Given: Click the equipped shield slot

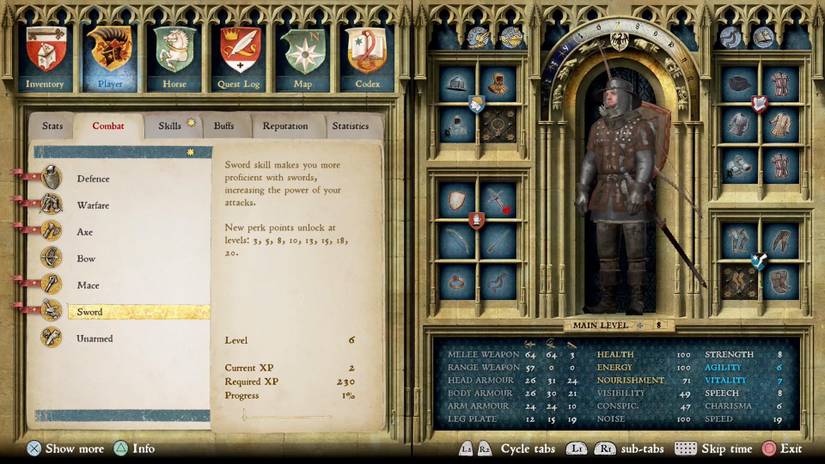Looking at the screenshot, I should (x=457, y=199).
